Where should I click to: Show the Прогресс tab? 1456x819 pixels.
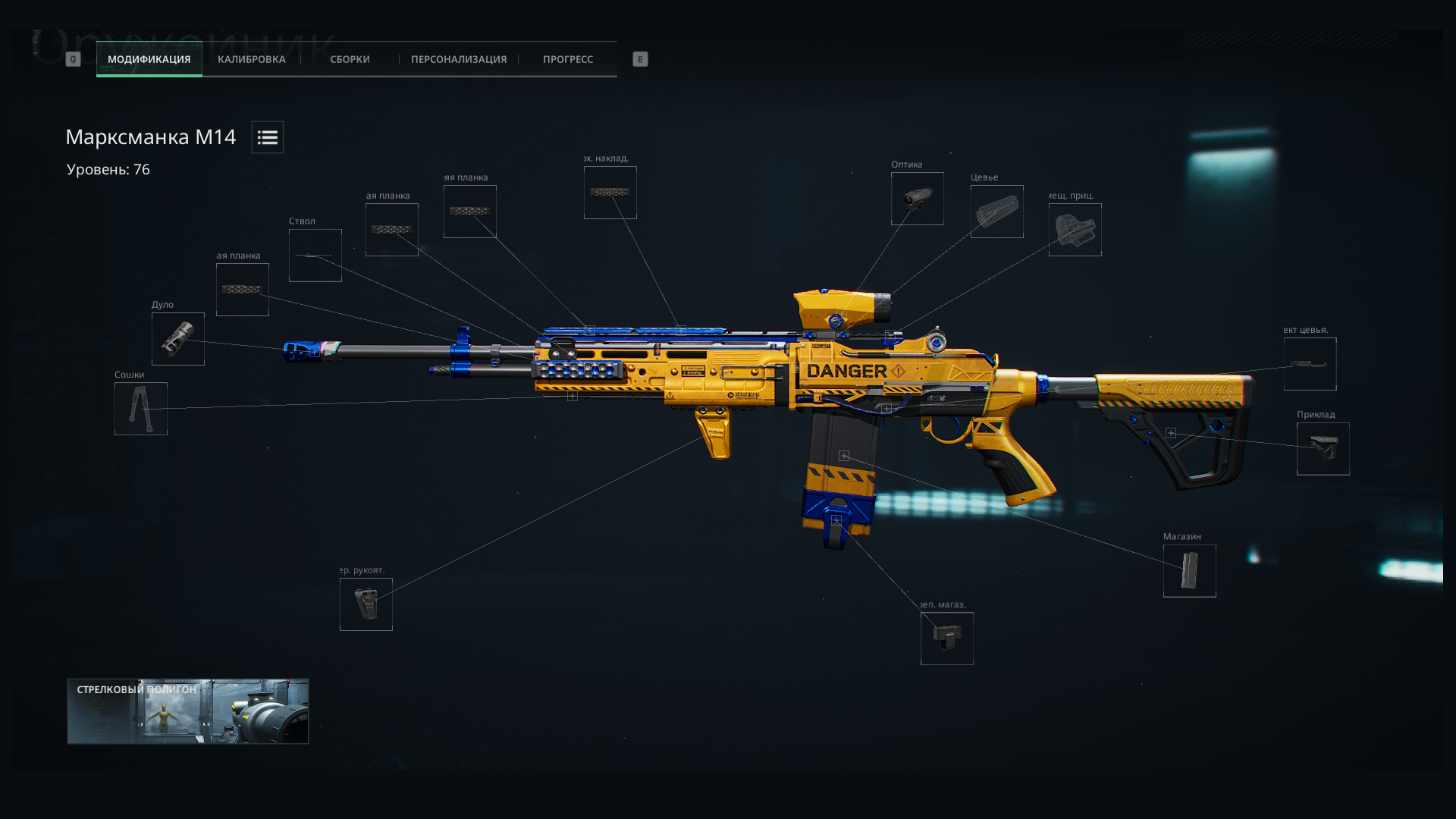[567, 59]
